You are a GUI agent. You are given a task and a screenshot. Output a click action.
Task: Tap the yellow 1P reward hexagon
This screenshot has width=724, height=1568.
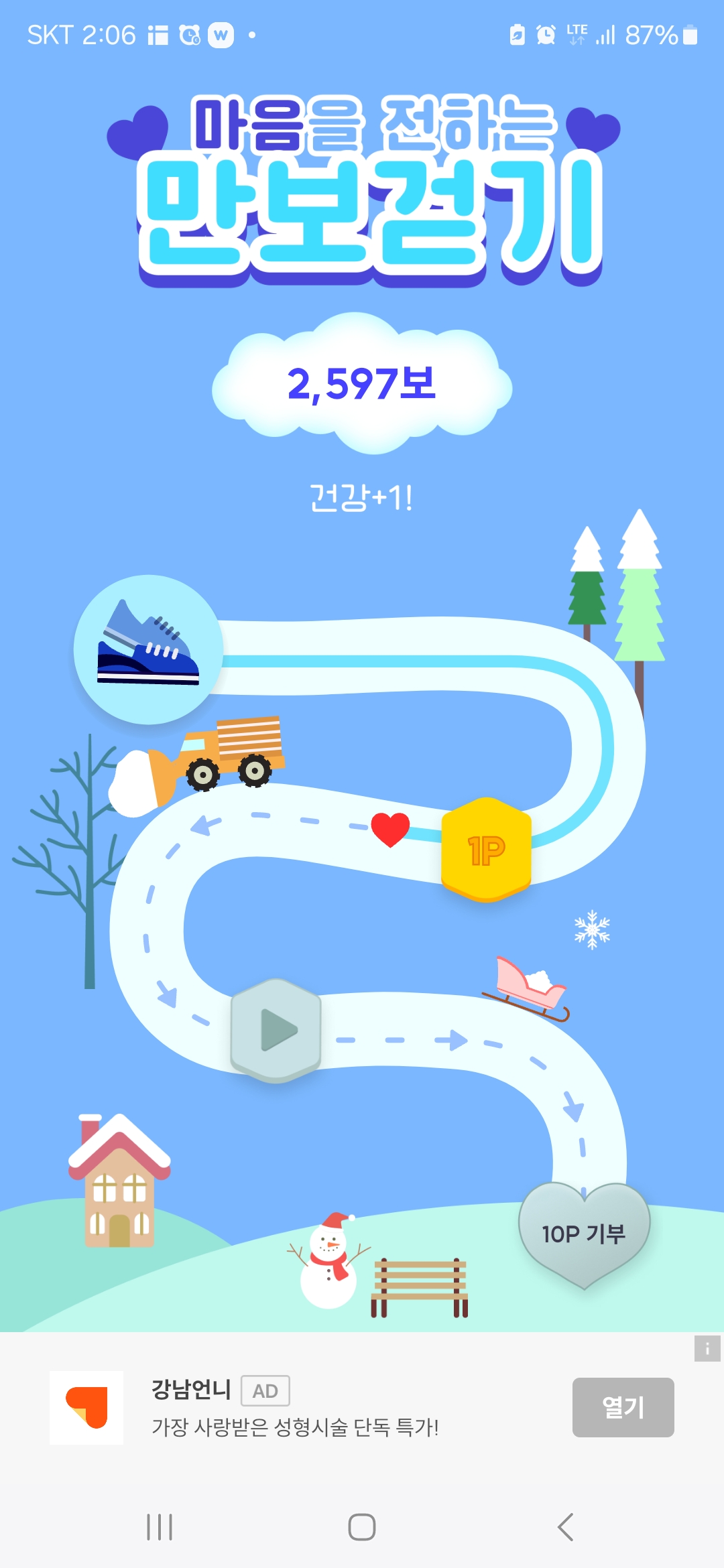(486, 850)
